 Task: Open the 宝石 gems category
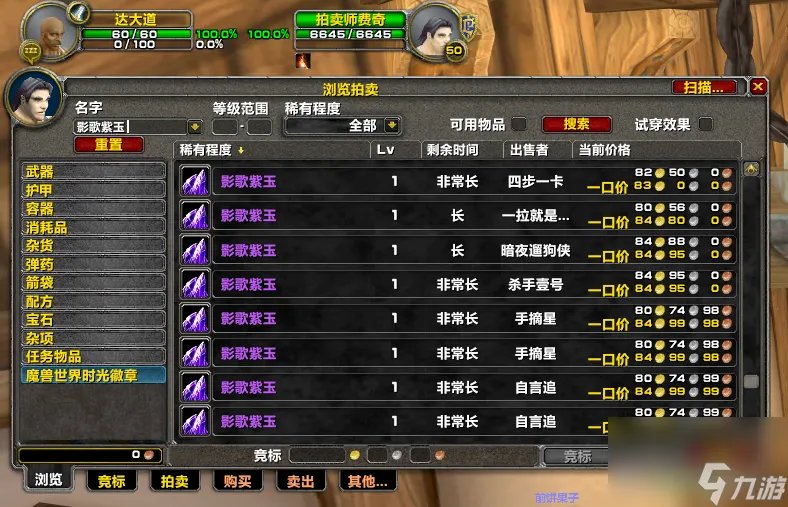pyautogui.click(x=94, y=320)
